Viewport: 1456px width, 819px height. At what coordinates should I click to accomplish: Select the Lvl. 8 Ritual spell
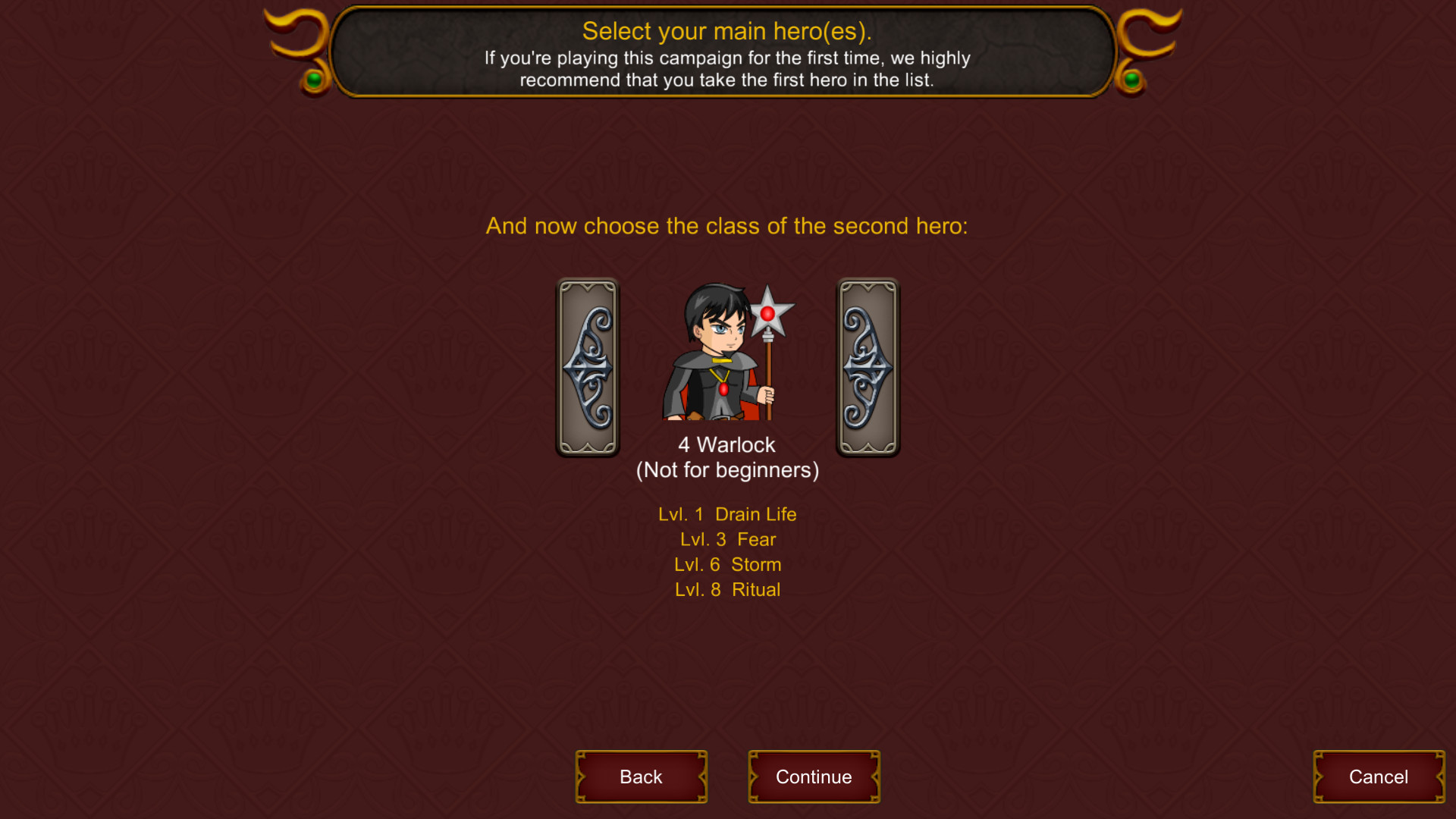point(727,589)
